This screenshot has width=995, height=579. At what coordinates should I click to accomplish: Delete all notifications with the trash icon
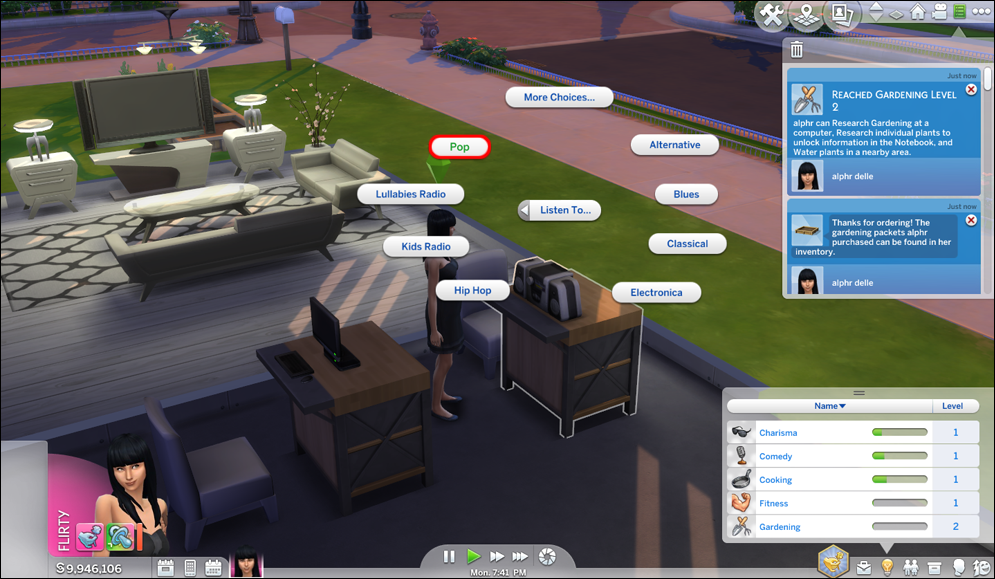click(797, 49)
